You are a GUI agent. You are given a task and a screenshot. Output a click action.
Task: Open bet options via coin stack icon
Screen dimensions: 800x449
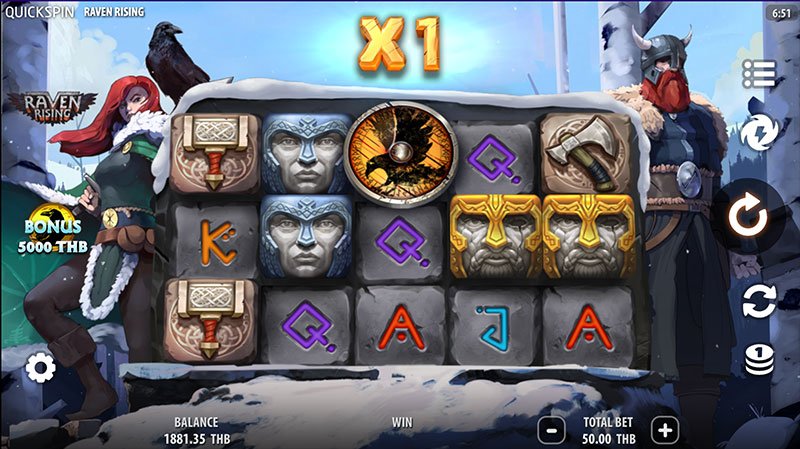pos(759,358)
